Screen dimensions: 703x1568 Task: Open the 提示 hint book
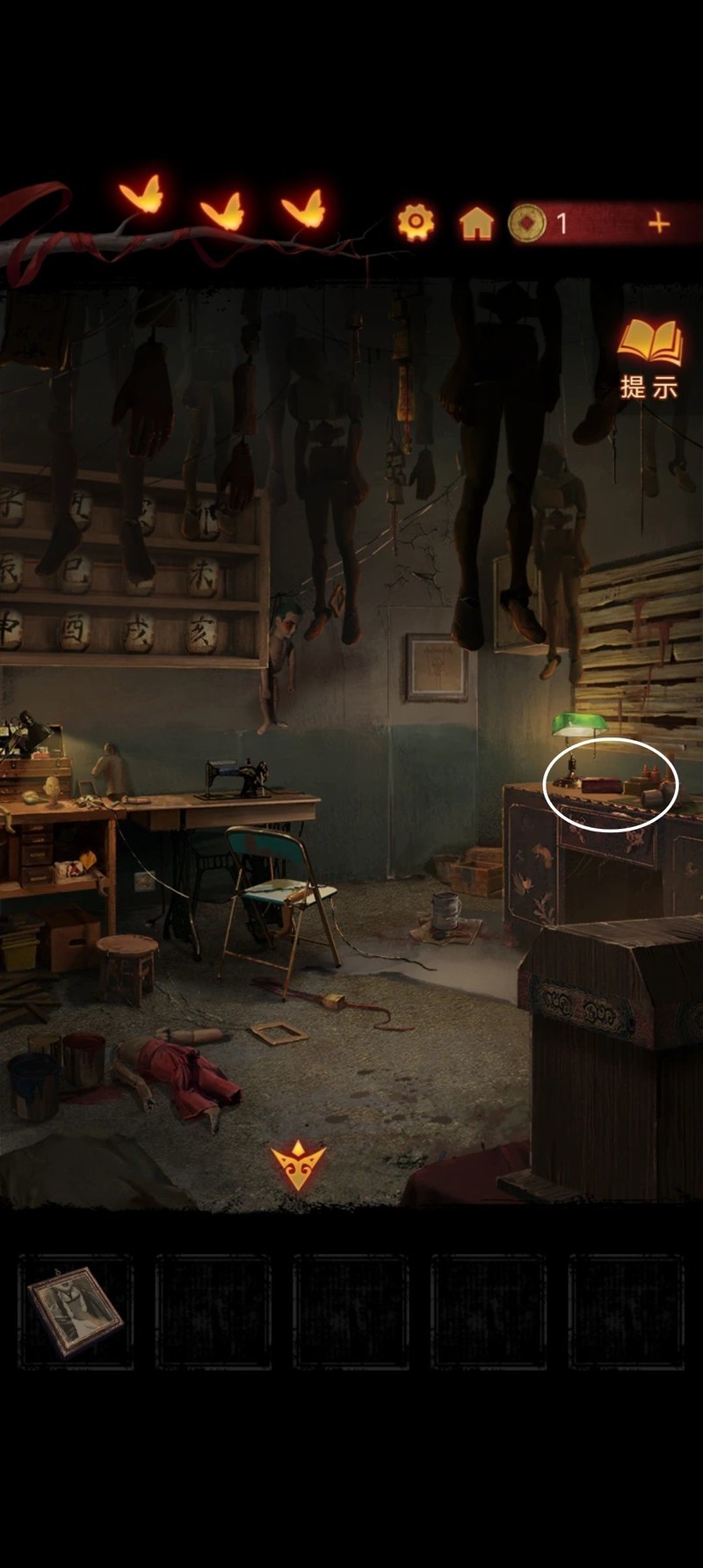pos(649,358)
